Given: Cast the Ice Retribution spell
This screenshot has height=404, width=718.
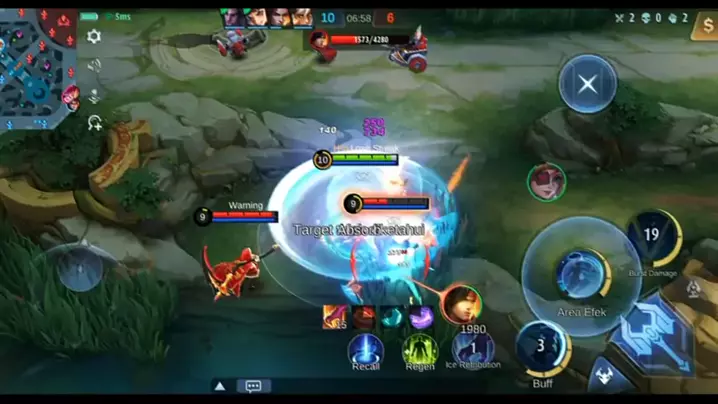Looking at the screenshot, I should 472,348.
